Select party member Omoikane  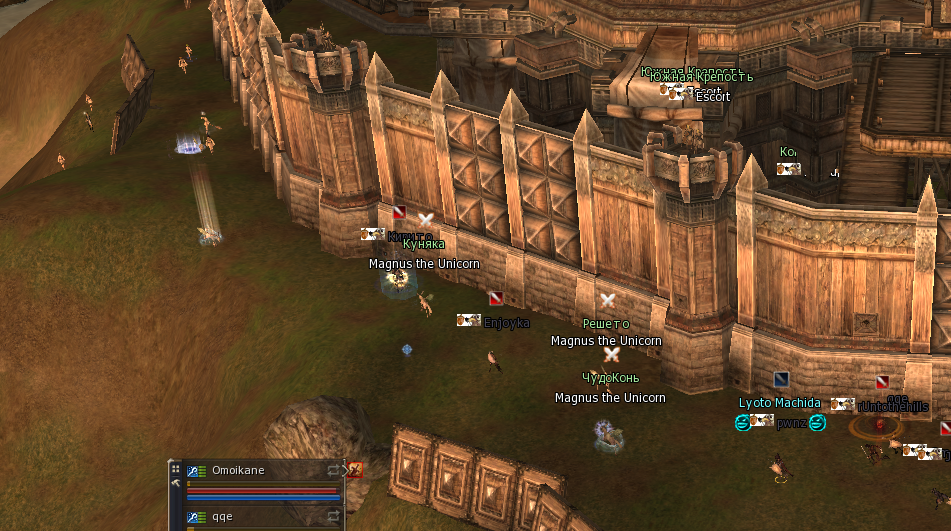point(238,470)
